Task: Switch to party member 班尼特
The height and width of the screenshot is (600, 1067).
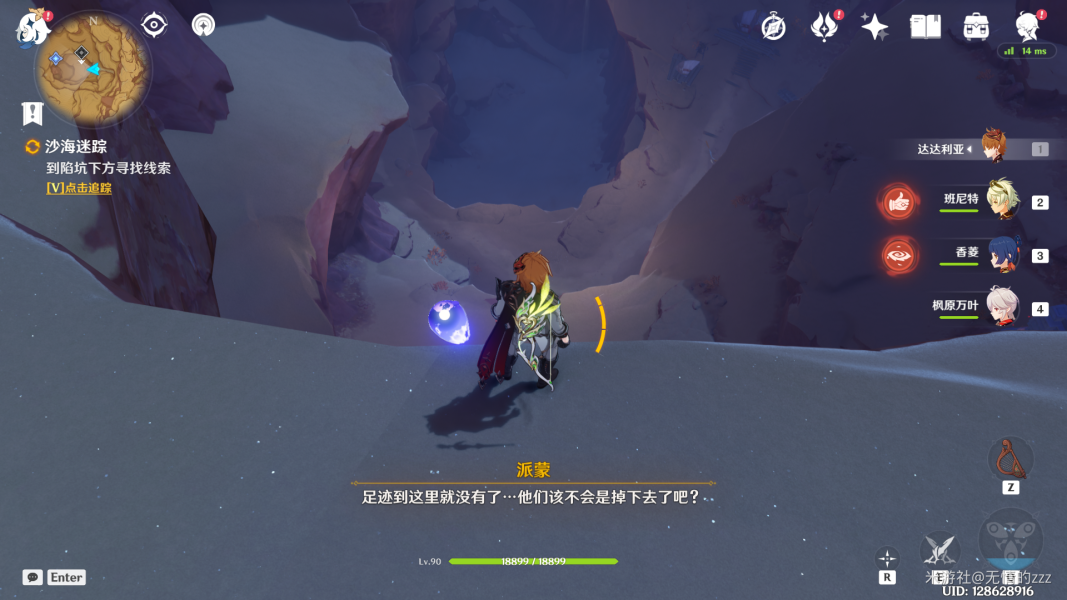Action: (1001, 200)
